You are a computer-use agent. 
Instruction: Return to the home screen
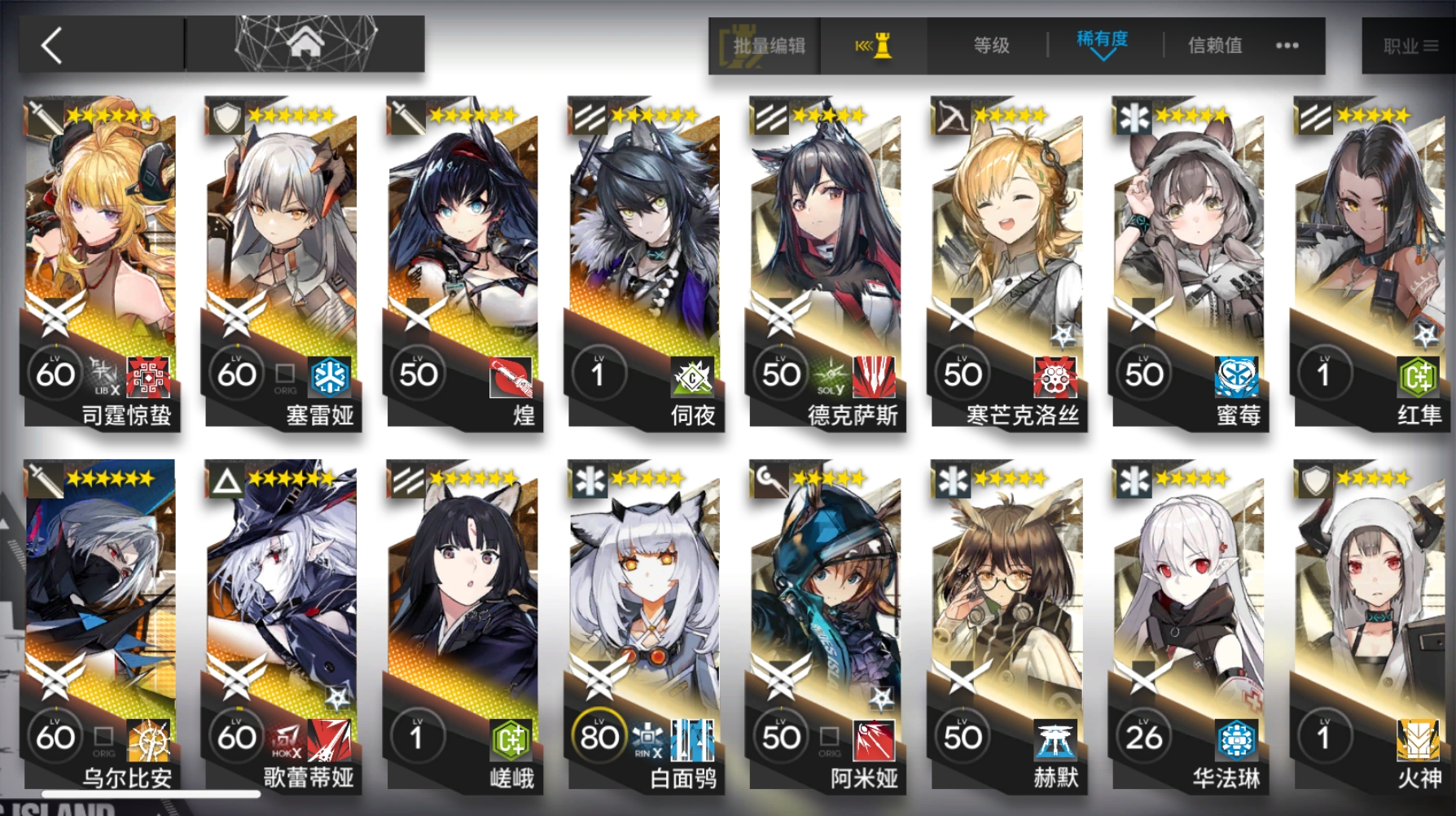pos(305,43)
